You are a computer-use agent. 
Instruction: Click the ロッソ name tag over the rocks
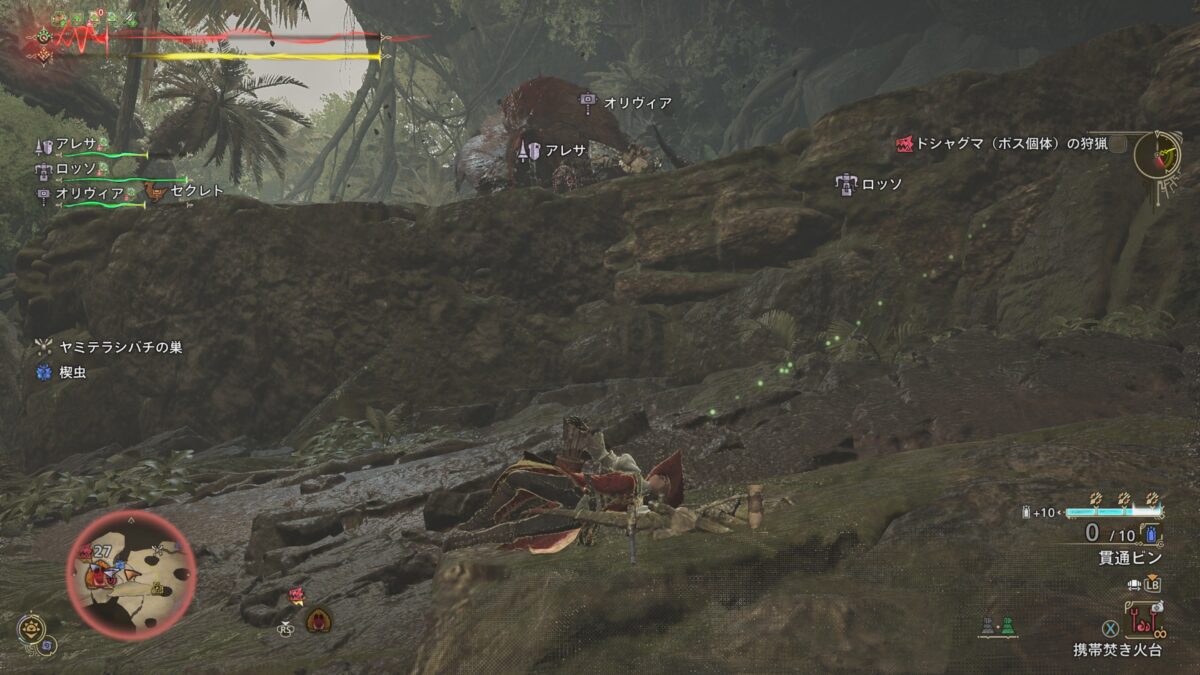coord(881,184)
